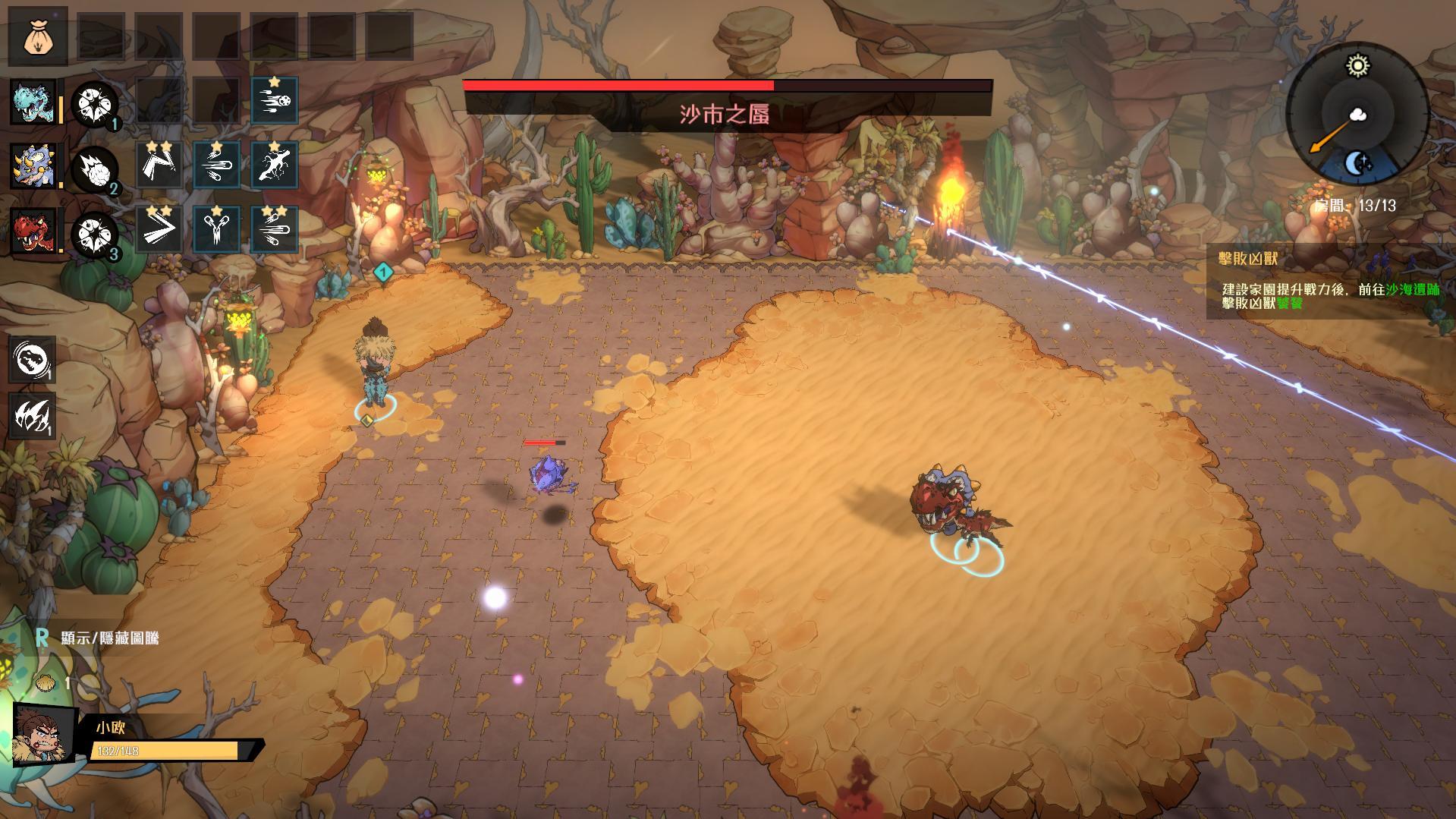Image resolution: width=1456 pixels, height=819 pixels.
Task: Select the two-star zigzag slash skill
Action: tap(159, 165)
